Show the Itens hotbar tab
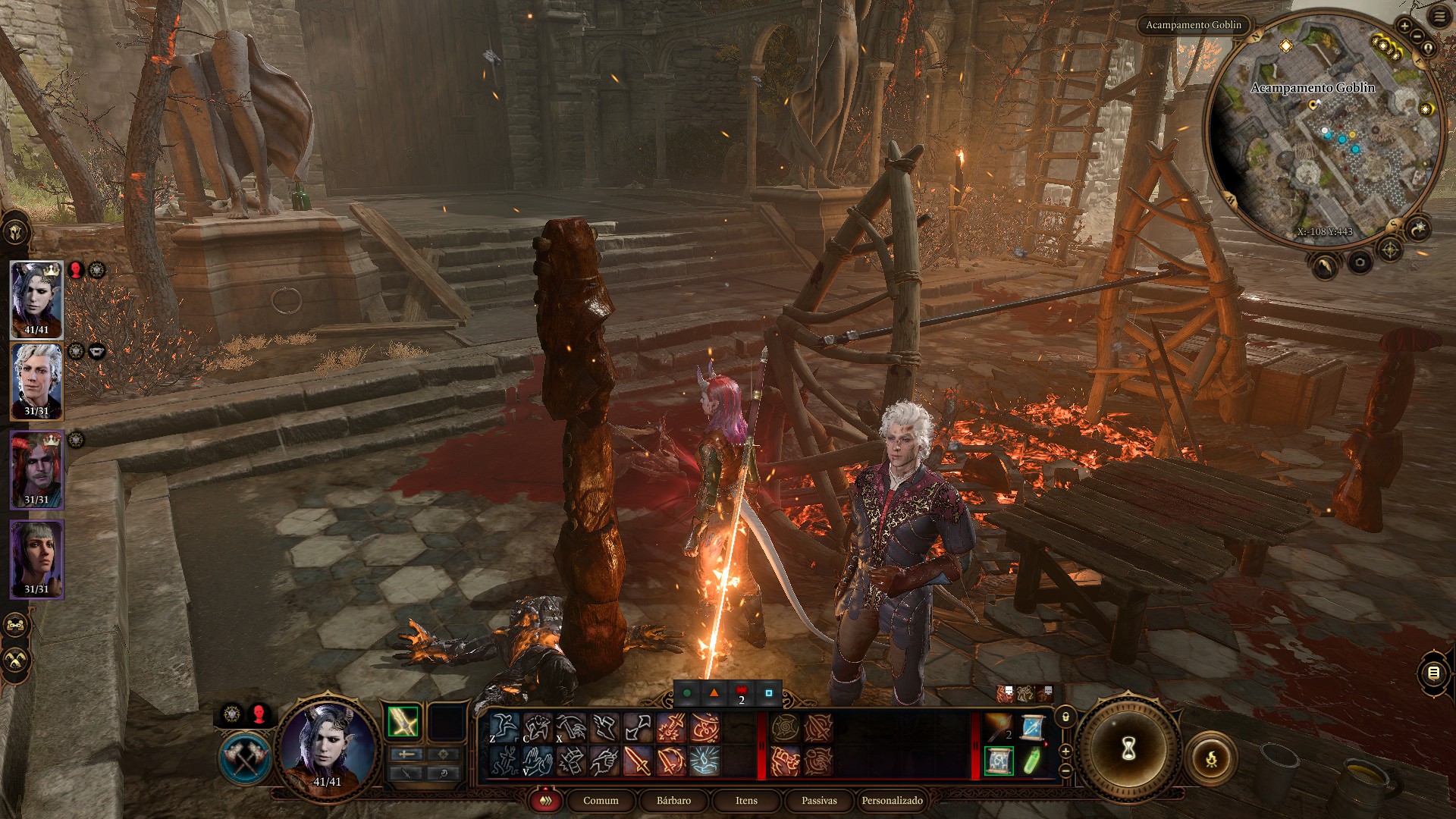 (746, 801)
